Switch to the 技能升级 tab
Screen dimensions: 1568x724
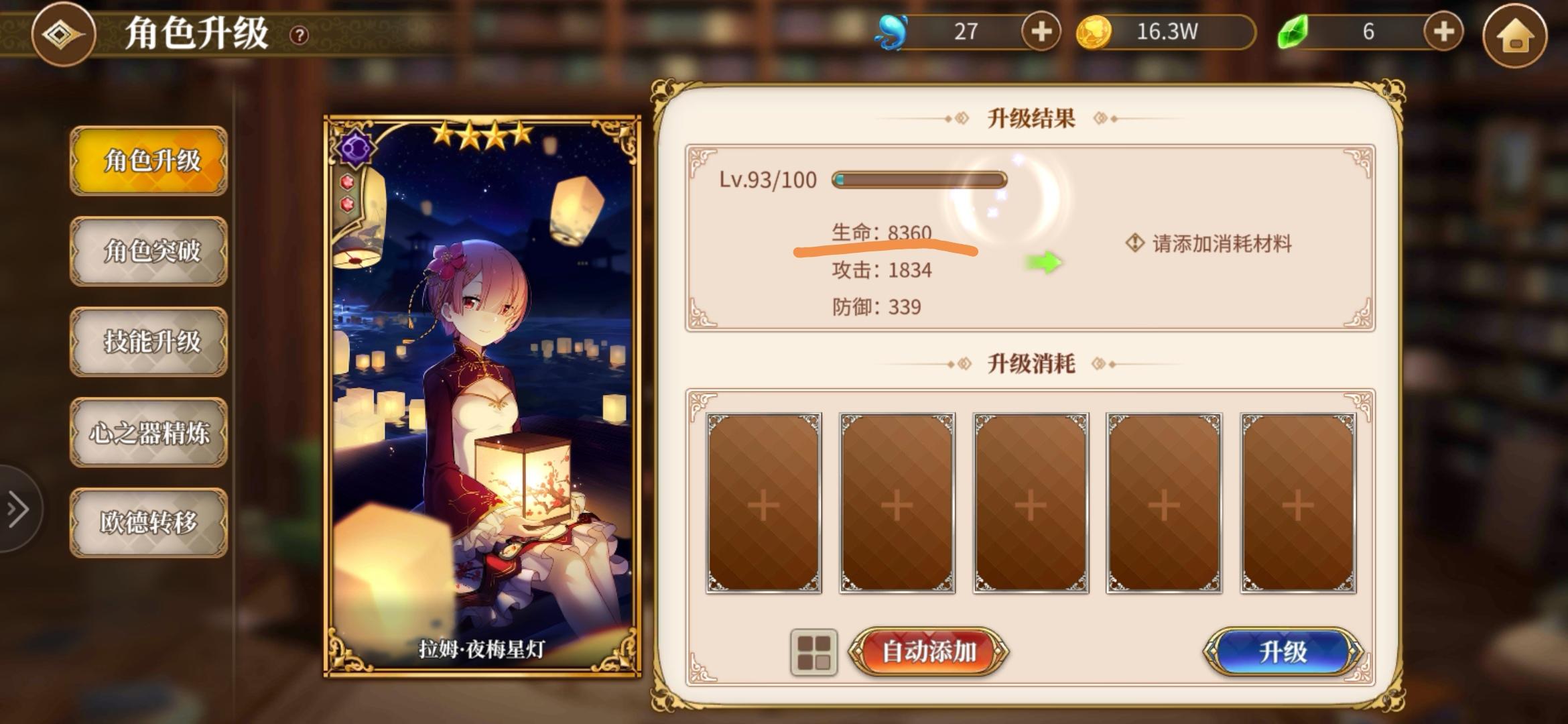(149, 342)
